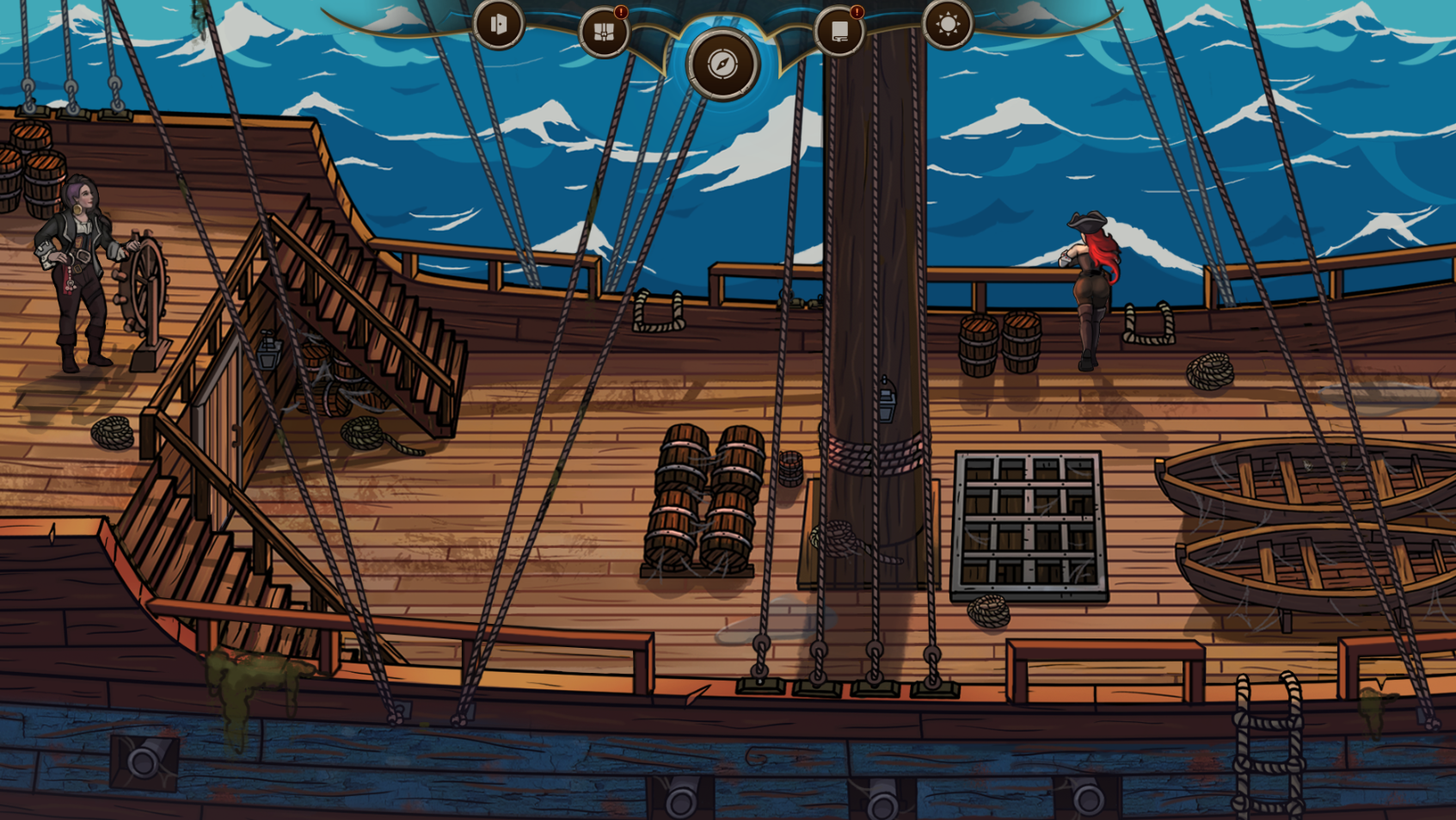Open the journal book icon
The width and height of the screenshot is (1456, 820).
click(839, 33)
